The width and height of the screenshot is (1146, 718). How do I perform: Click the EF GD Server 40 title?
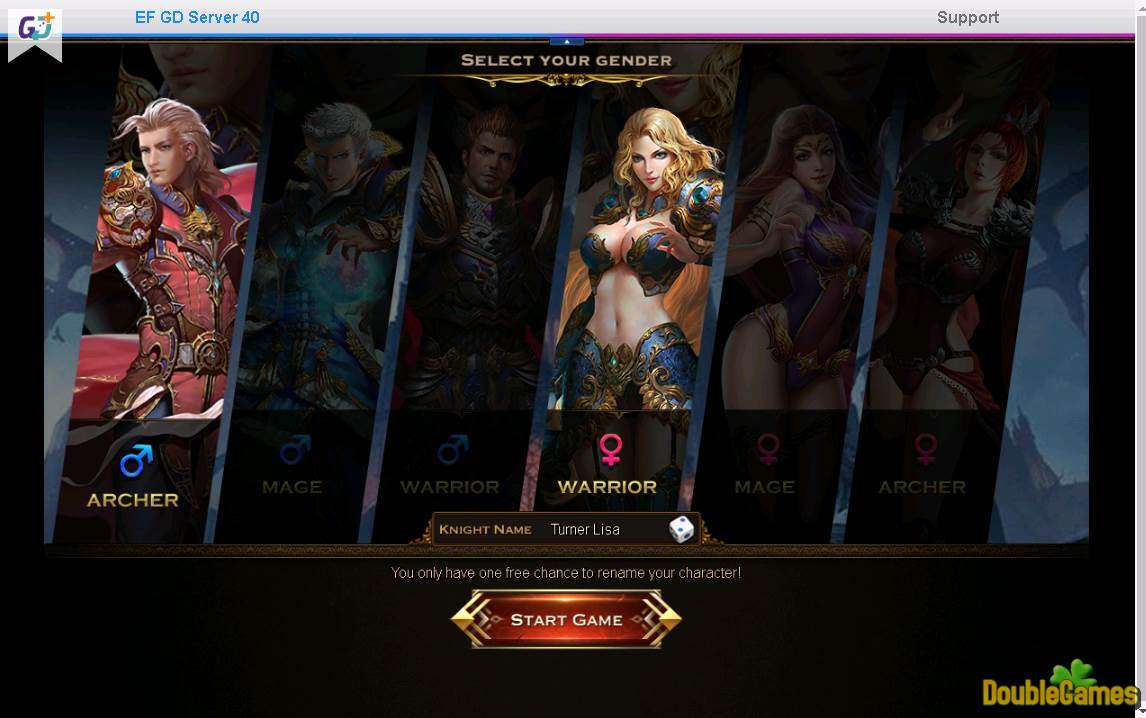197,17
